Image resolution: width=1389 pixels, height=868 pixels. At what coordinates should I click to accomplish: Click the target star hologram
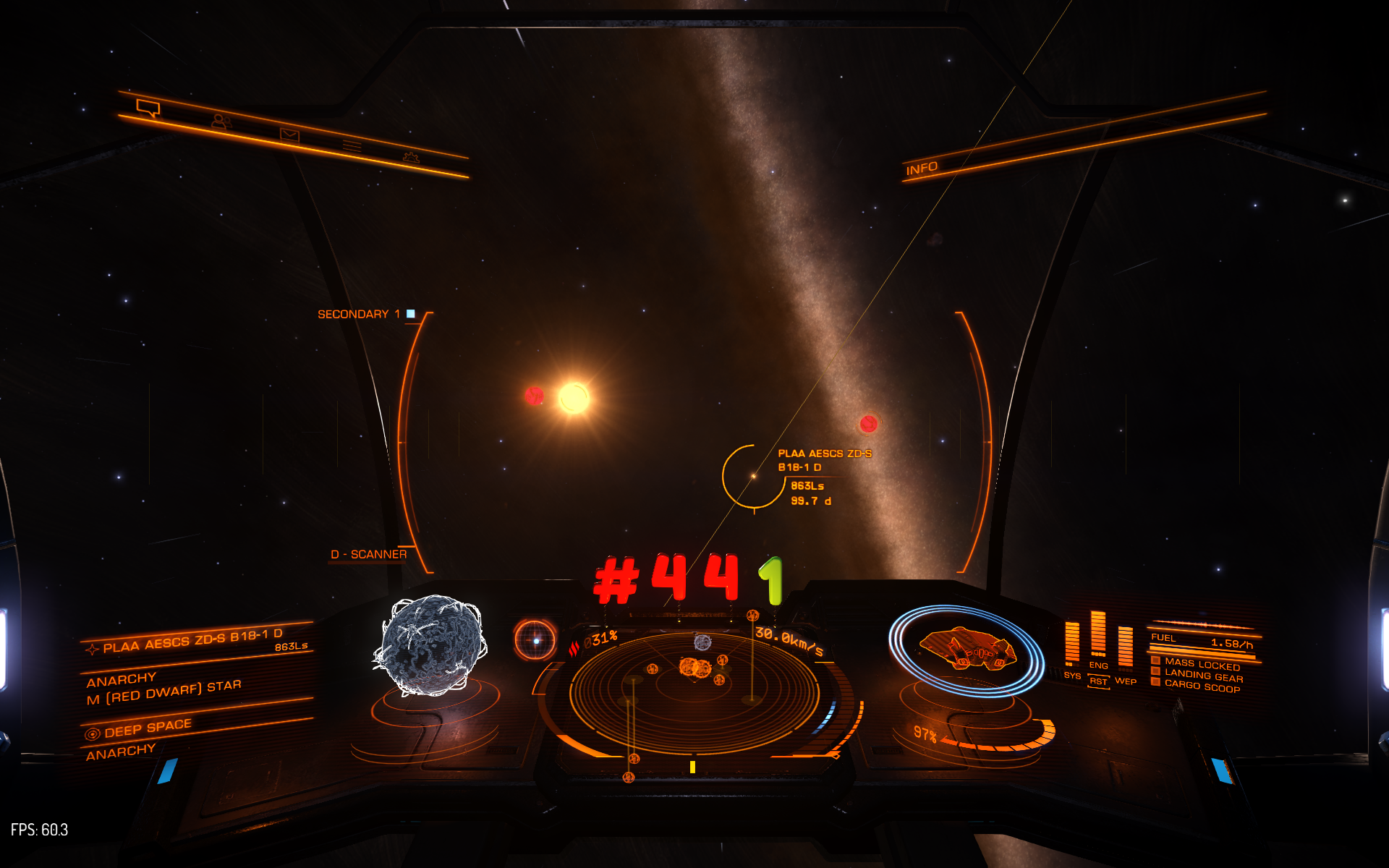430,645
